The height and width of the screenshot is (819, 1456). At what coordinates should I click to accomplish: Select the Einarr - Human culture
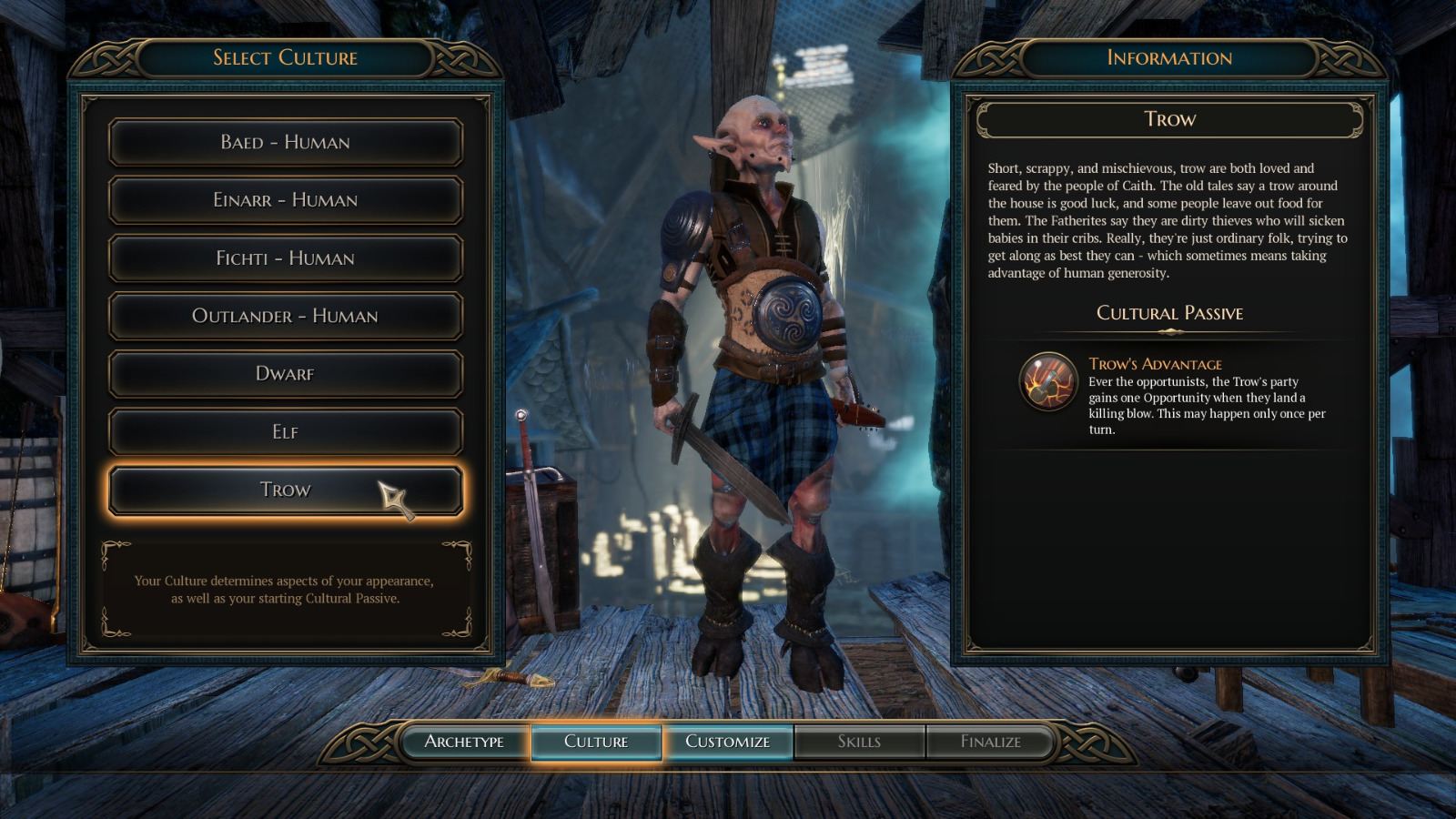point(285,200)
